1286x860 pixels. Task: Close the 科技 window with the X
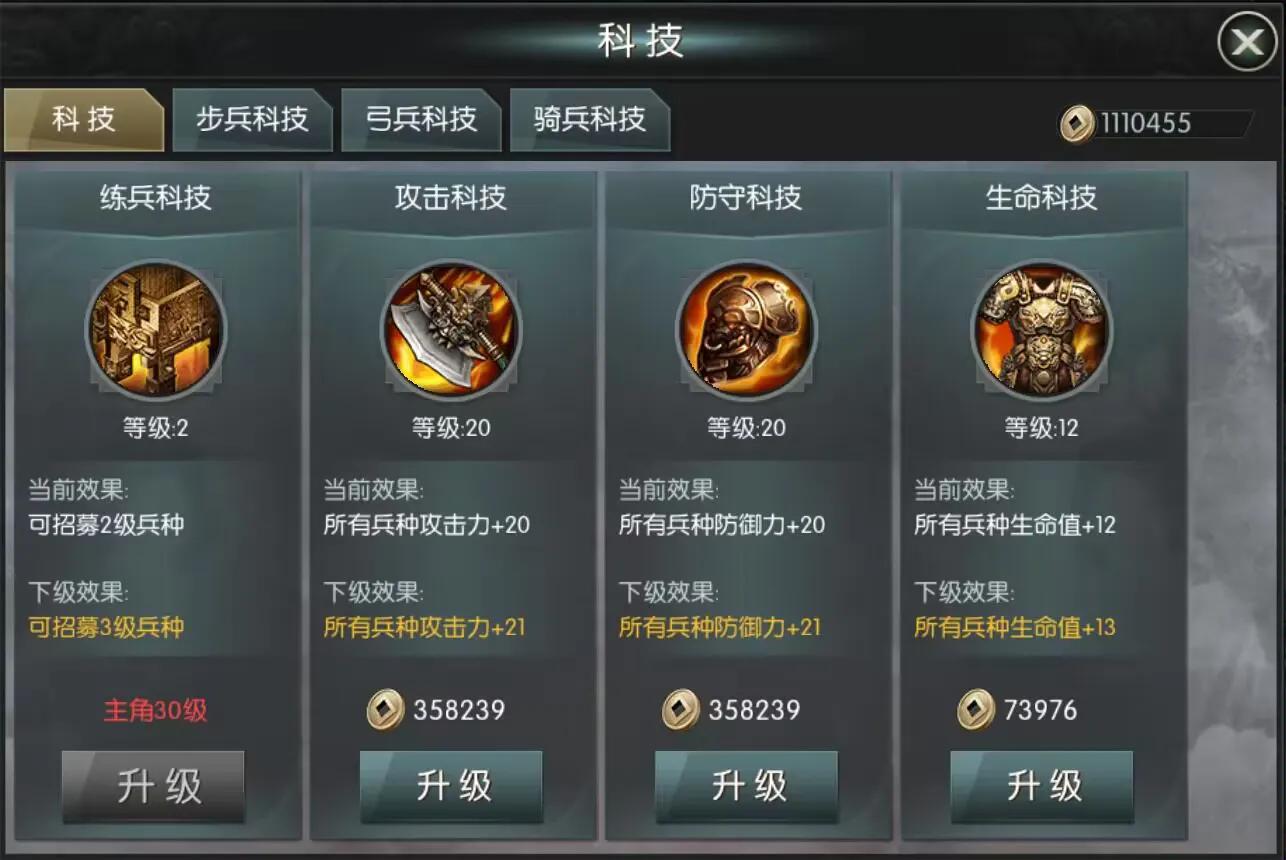tap(1248, 42)
